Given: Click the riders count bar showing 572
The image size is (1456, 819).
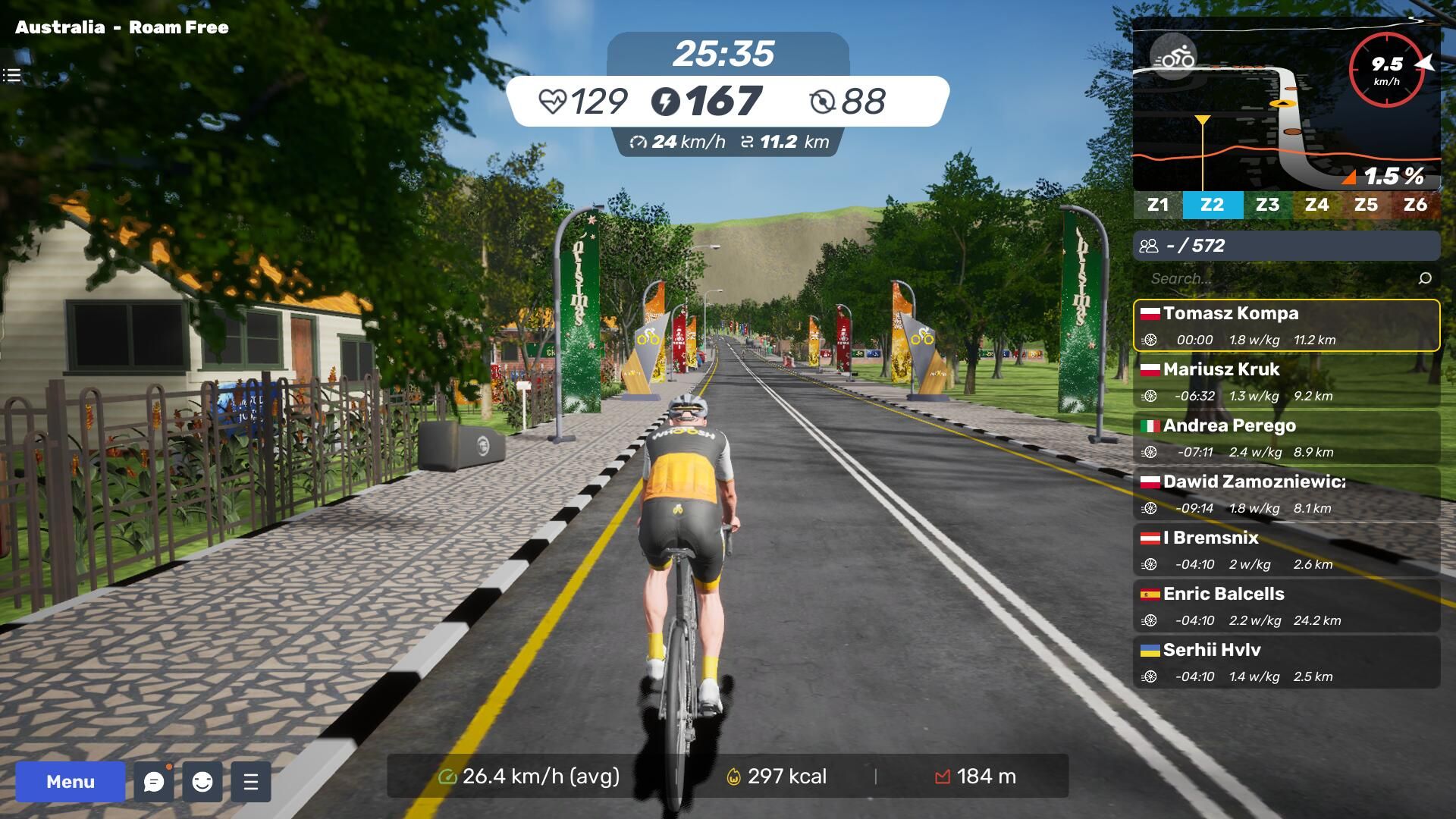Looking at the screenshot, I should [1286, 246].
